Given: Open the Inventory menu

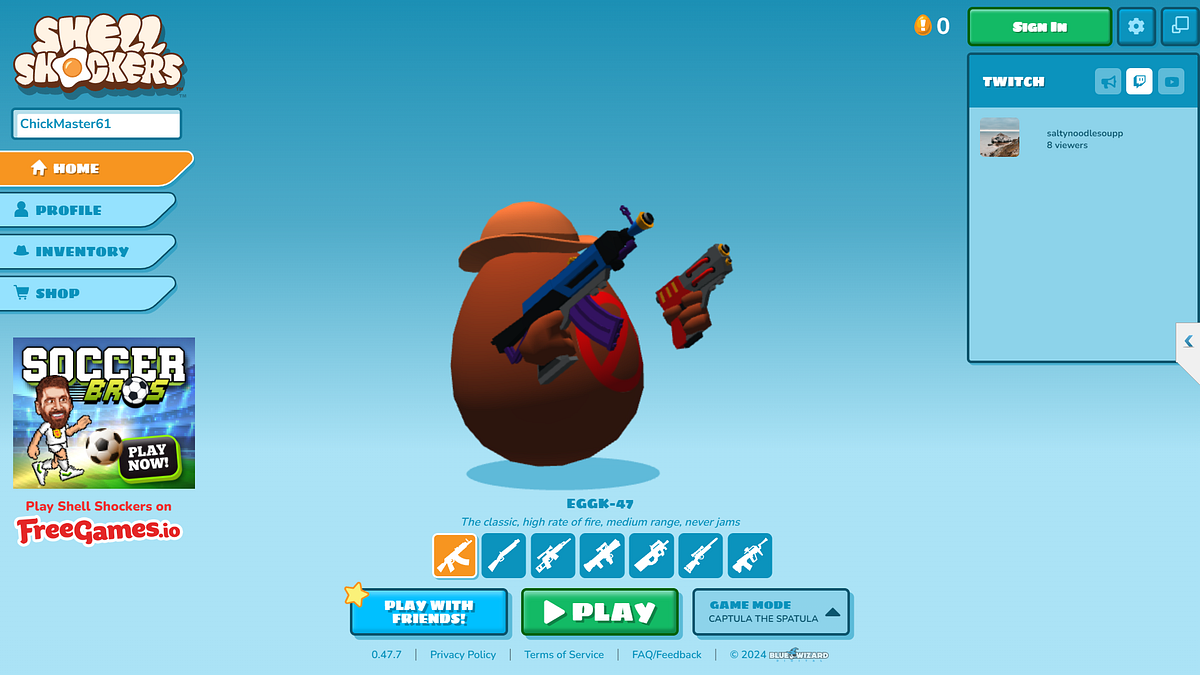Looking at the screenshot, I should (x=87, y=252).
